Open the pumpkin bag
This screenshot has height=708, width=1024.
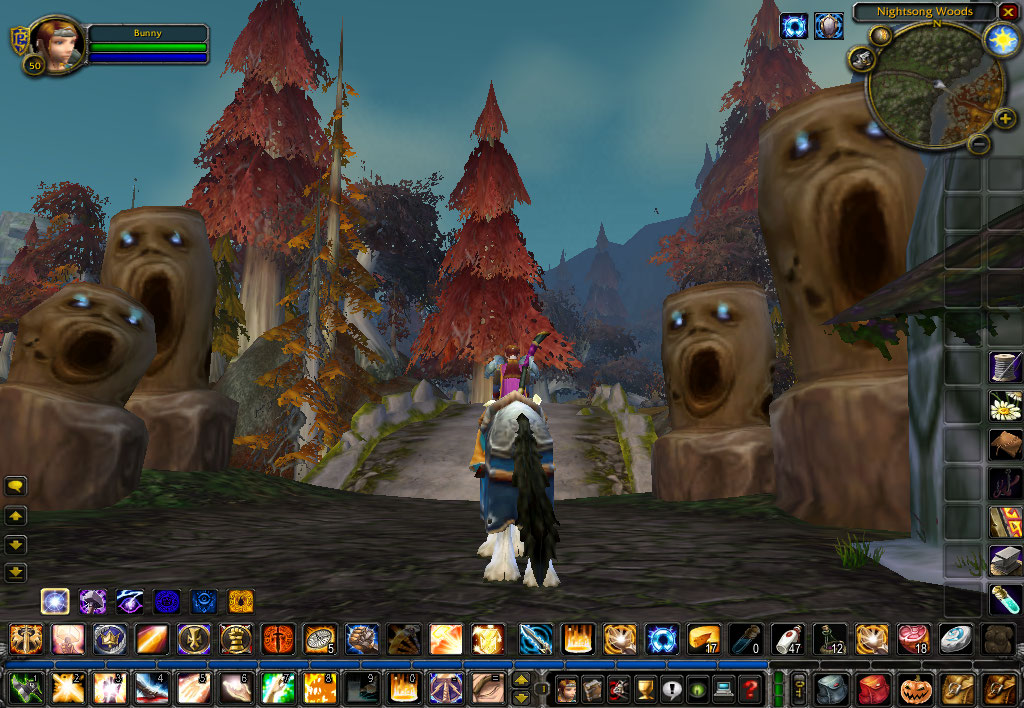point(916,689)
